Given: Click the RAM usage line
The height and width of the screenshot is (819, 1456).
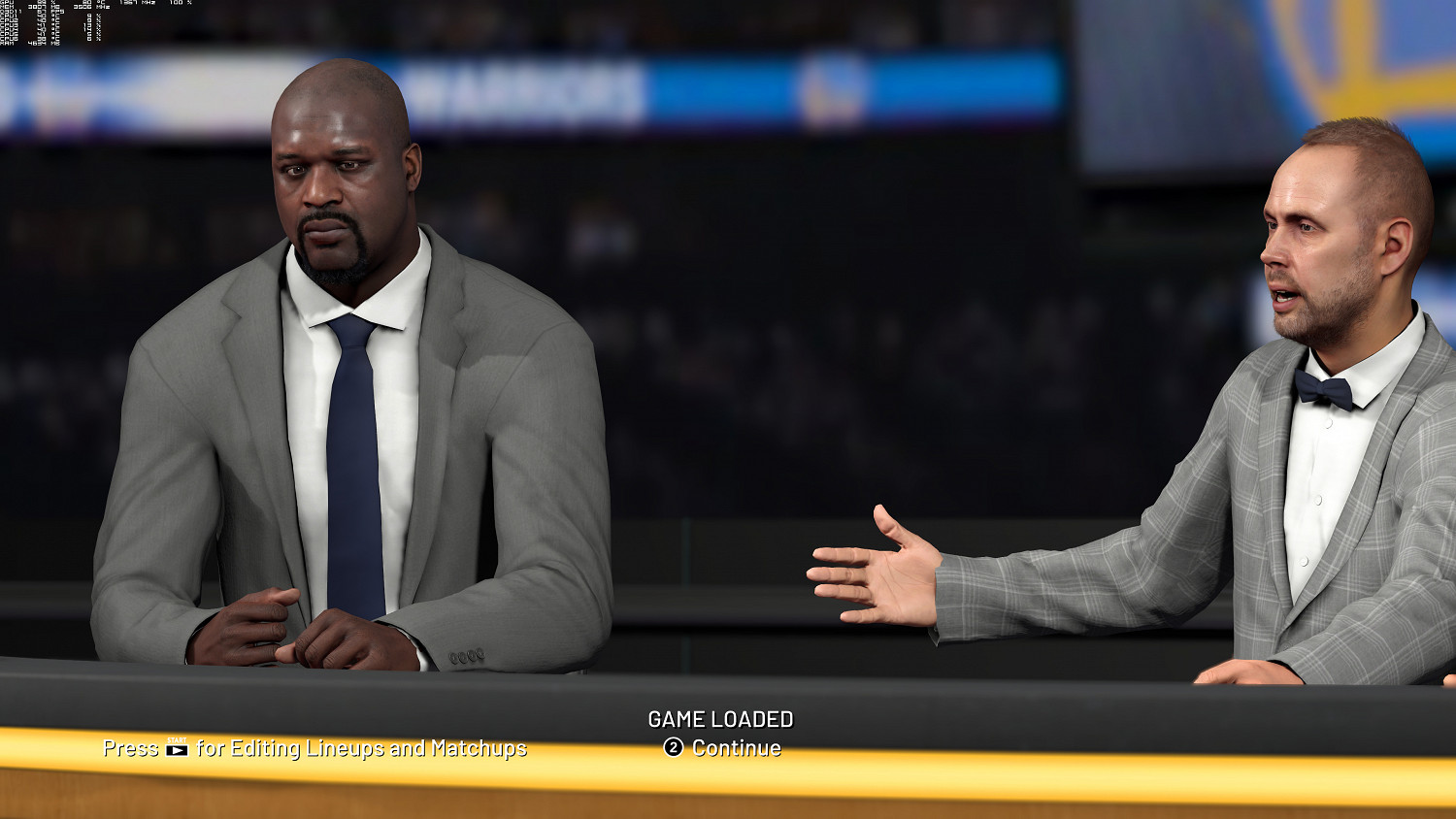Looking at the screenshot, I should pos(29,44).
